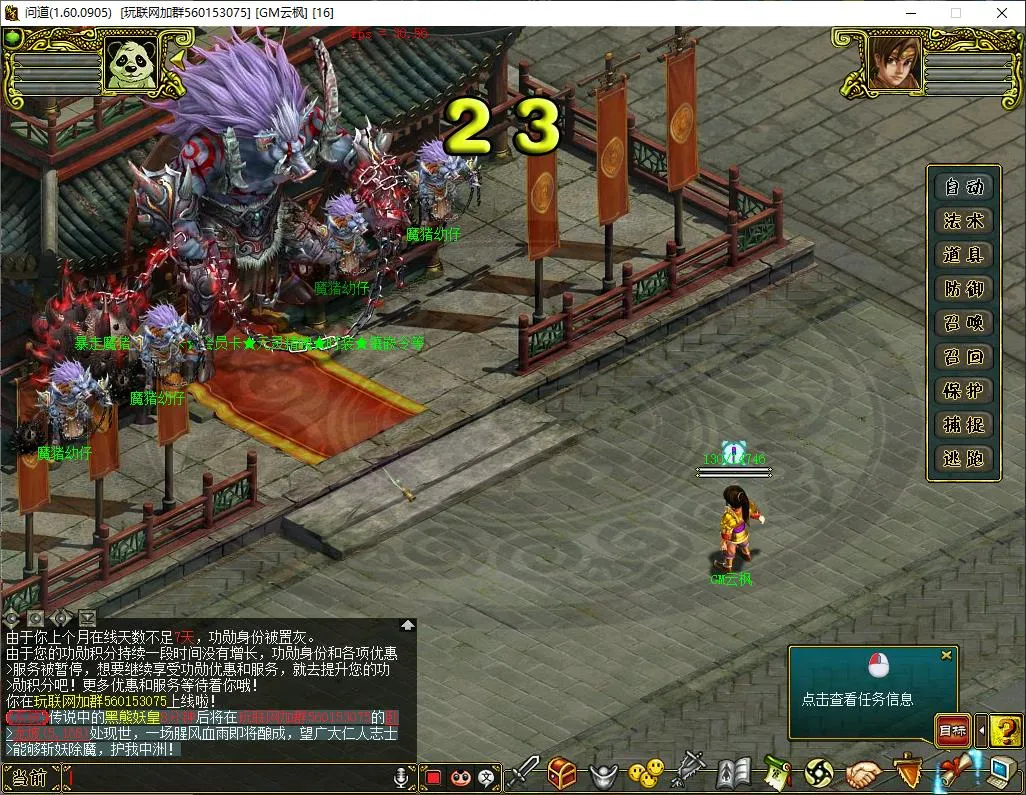Open the 目标 target button

pyautogui.click(x=952, y=731)
